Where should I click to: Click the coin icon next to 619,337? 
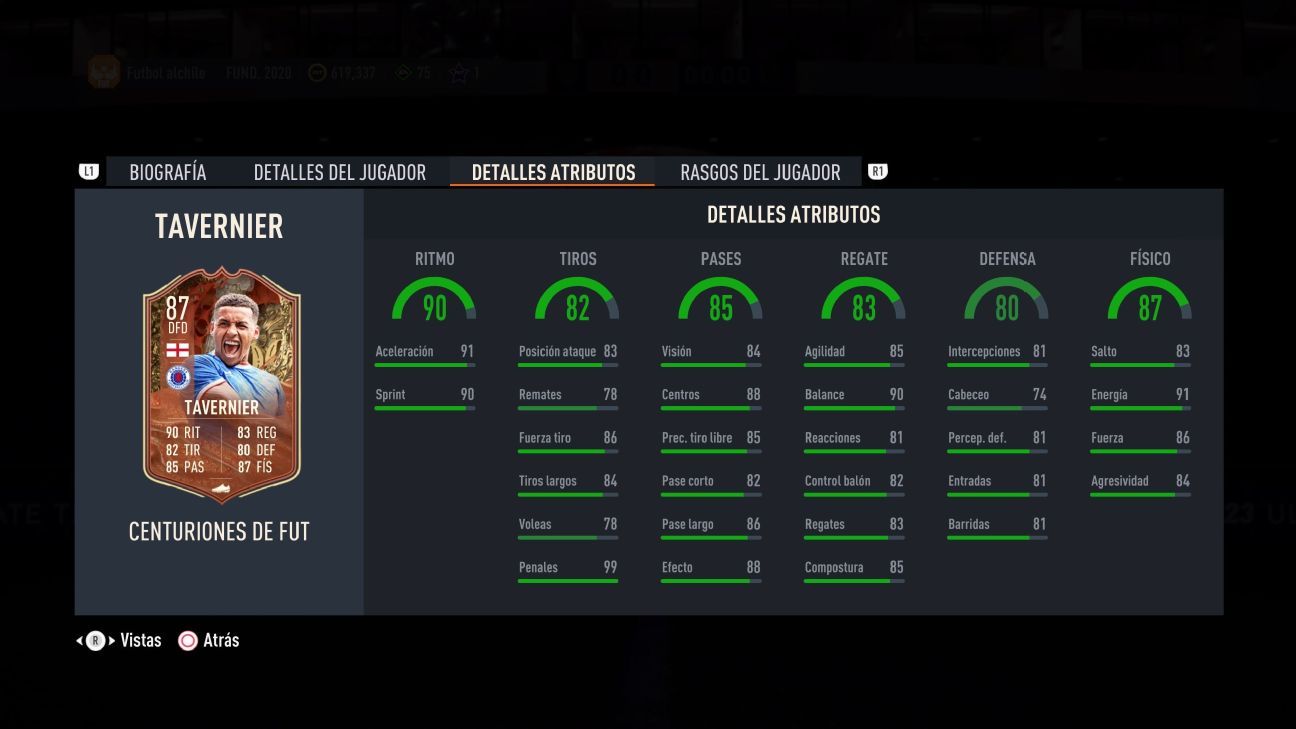pyautogui.click(x=317, y=72)
